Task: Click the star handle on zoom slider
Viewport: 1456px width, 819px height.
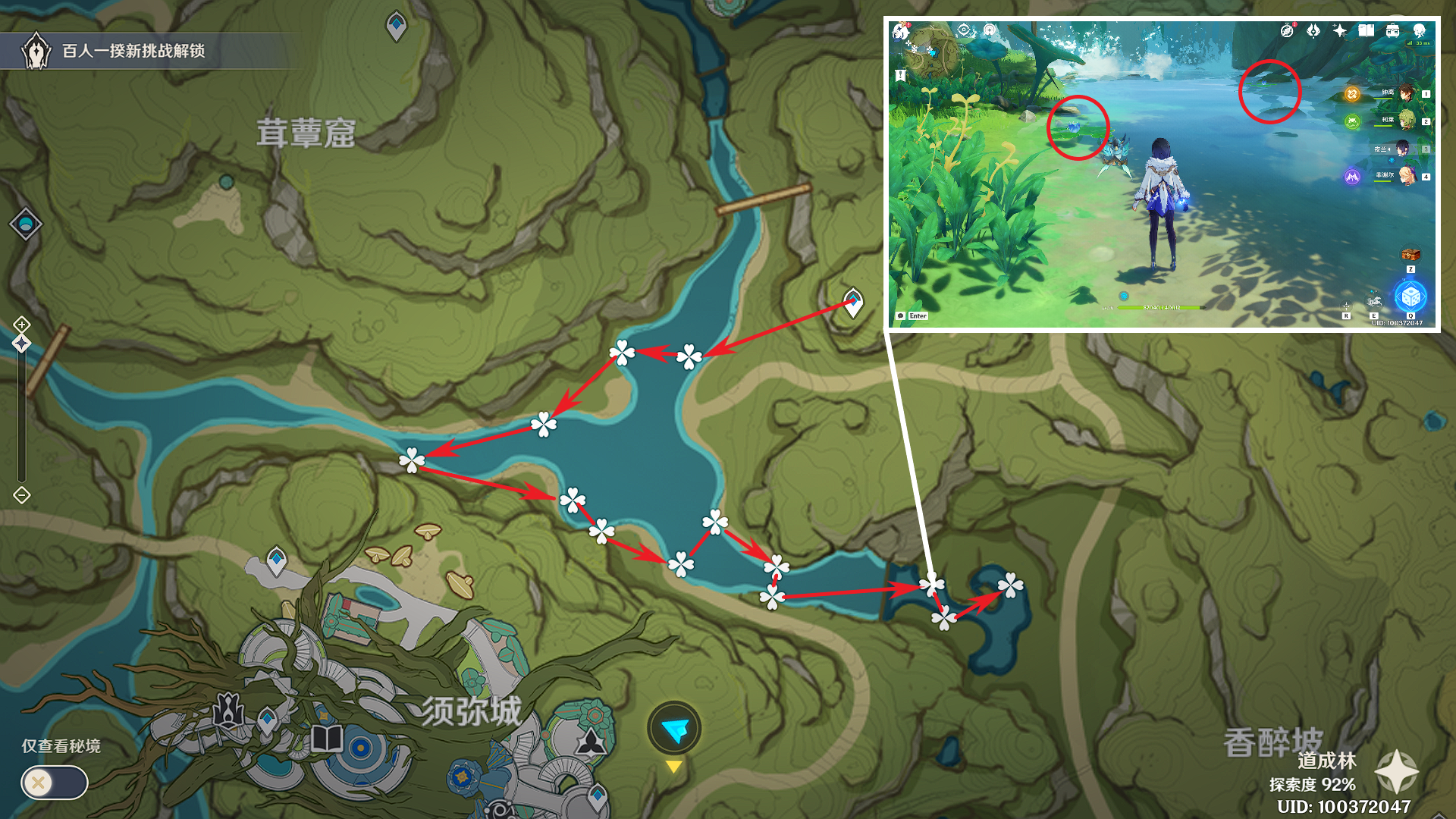Action: [21, 344]
